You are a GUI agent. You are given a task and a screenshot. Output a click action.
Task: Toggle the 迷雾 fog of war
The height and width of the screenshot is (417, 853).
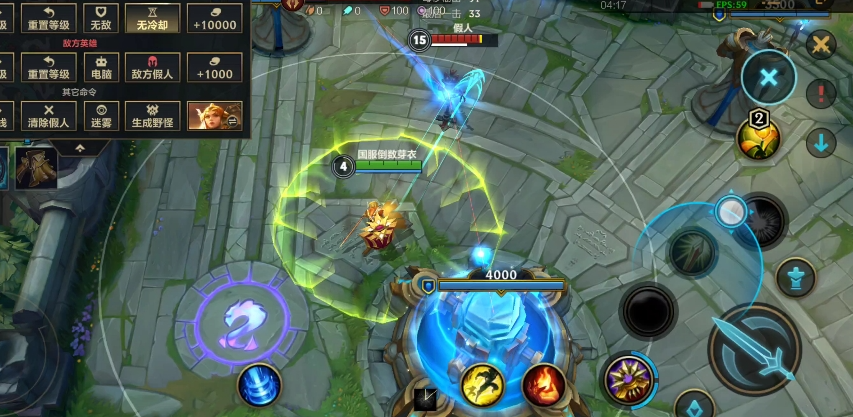100,115
